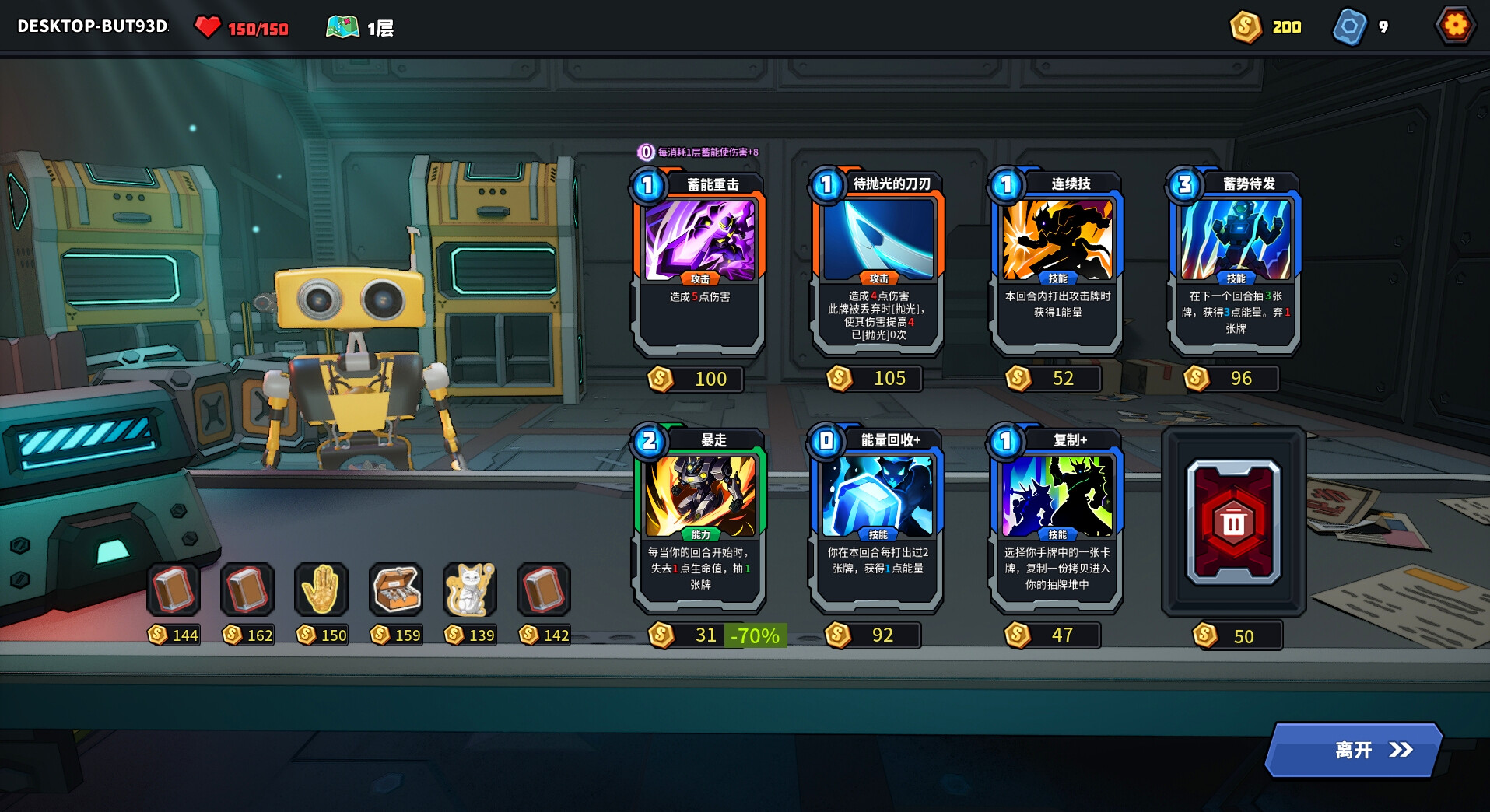
Task: Buy the red book priced 144
Action: tap(174, 590)
